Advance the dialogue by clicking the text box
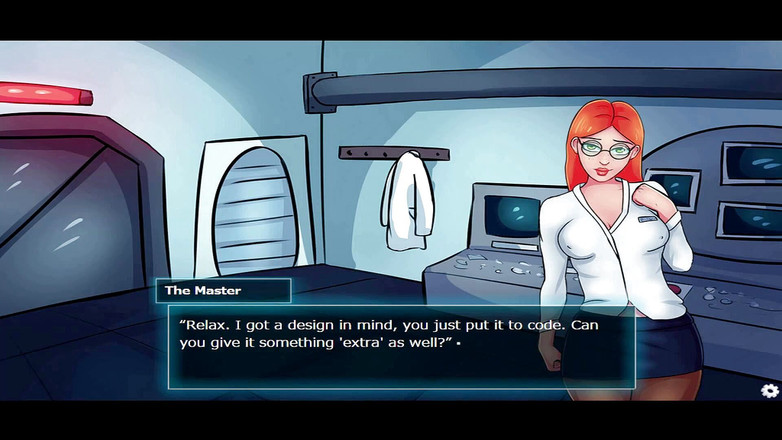This screenshot has width=782, height=440. point(400,346)
